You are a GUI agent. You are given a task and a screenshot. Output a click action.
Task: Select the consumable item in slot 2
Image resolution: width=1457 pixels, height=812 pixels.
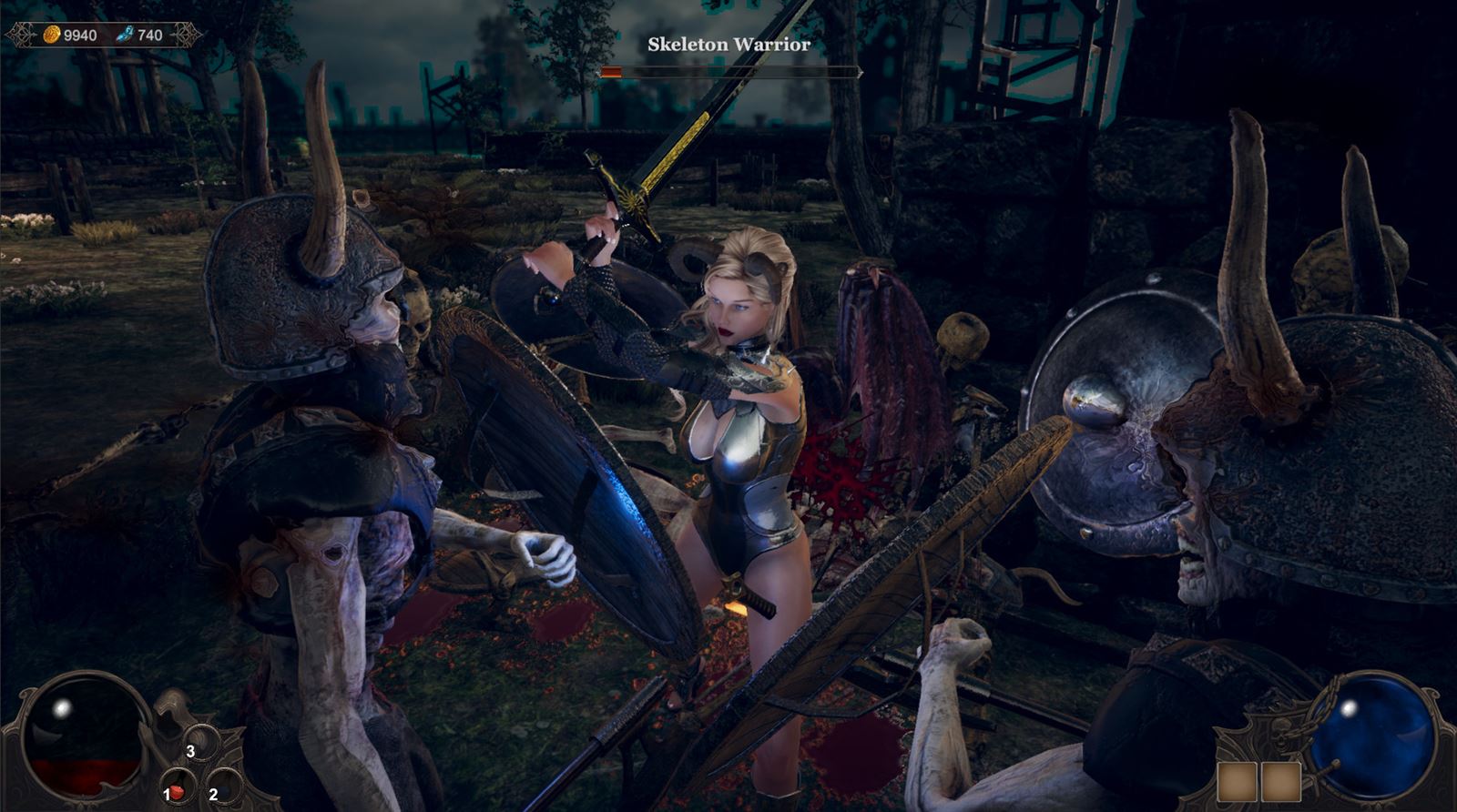[224, 788]
